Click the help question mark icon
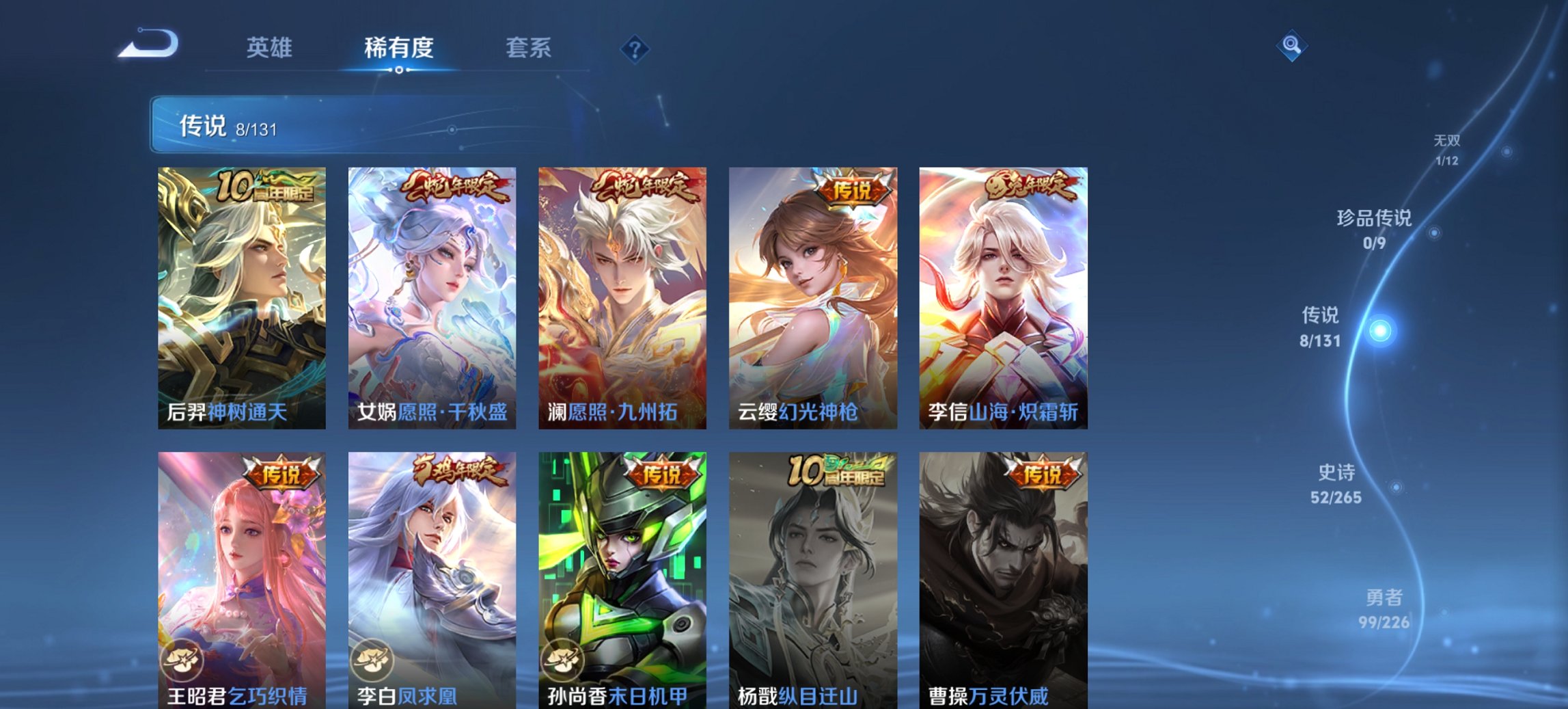 634,48
